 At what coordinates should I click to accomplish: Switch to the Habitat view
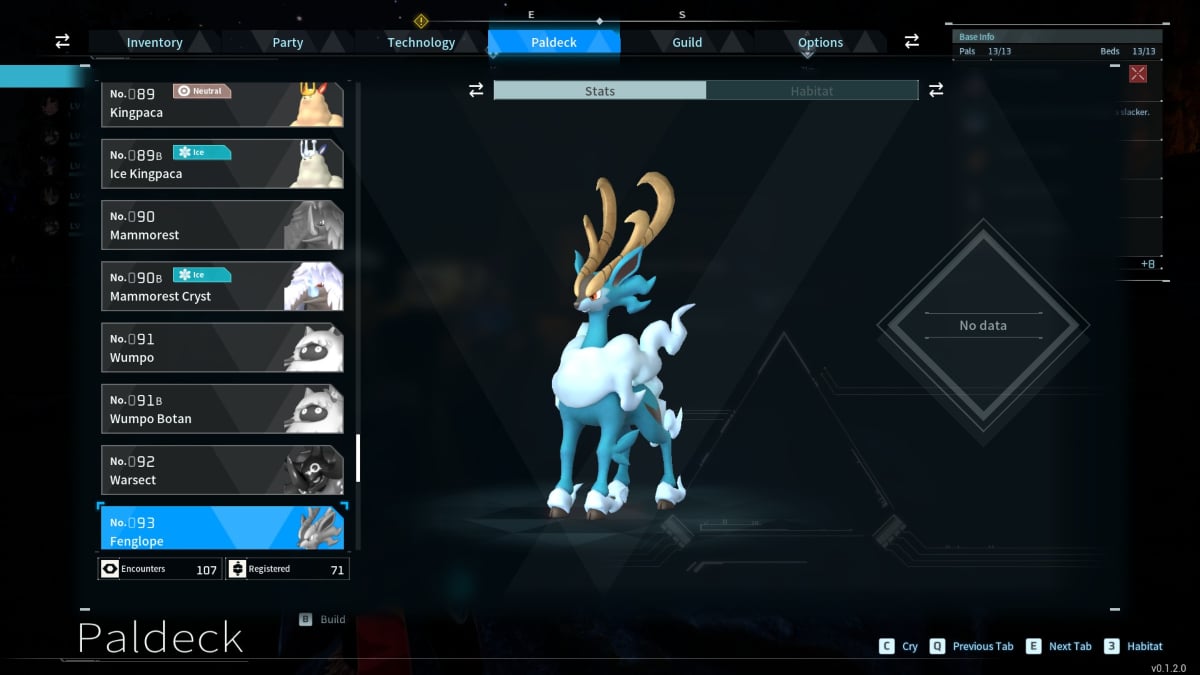(x=812, y=91)
